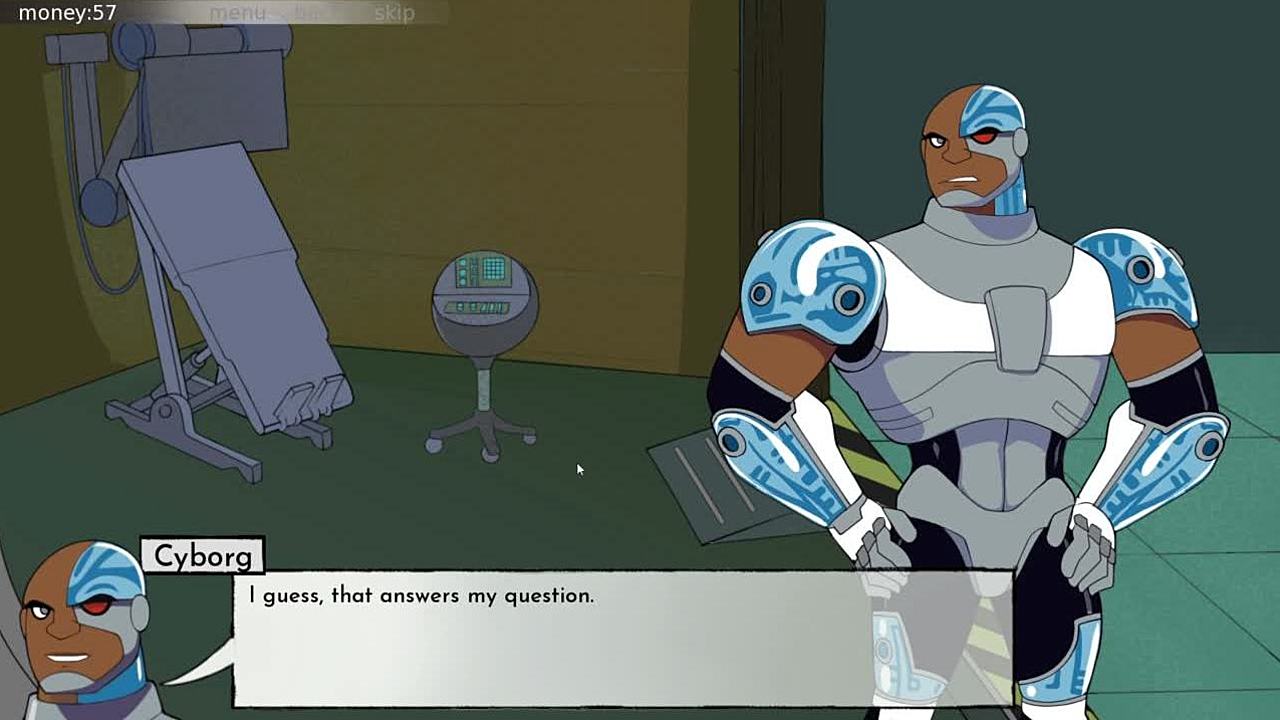
Task: Skip the current dialogue
Action: (x=394, y=13)
